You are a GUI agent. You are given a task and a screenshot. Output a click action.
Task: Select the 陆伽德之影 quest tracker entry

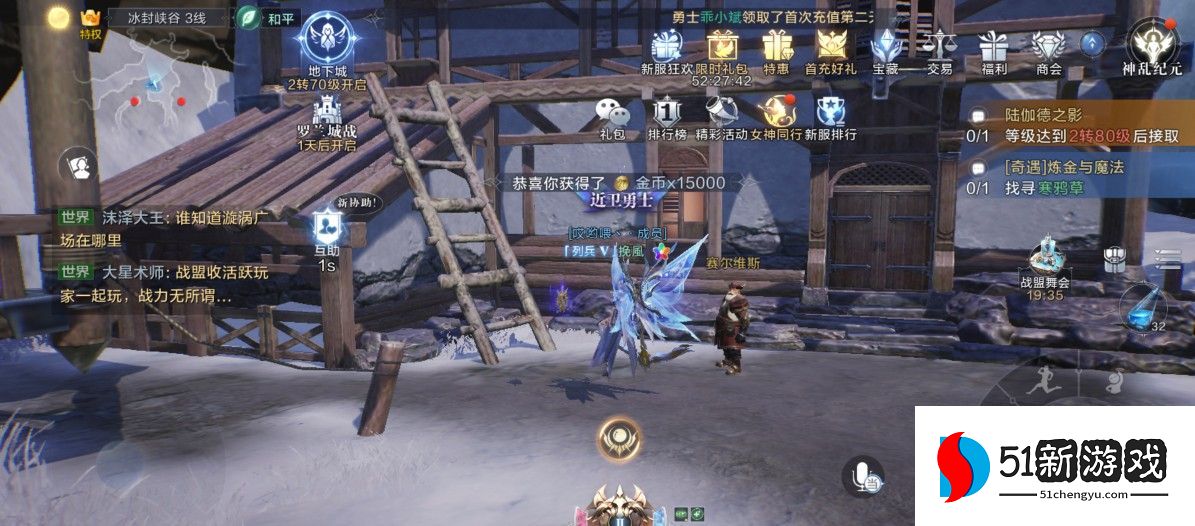pos(1075,126)
